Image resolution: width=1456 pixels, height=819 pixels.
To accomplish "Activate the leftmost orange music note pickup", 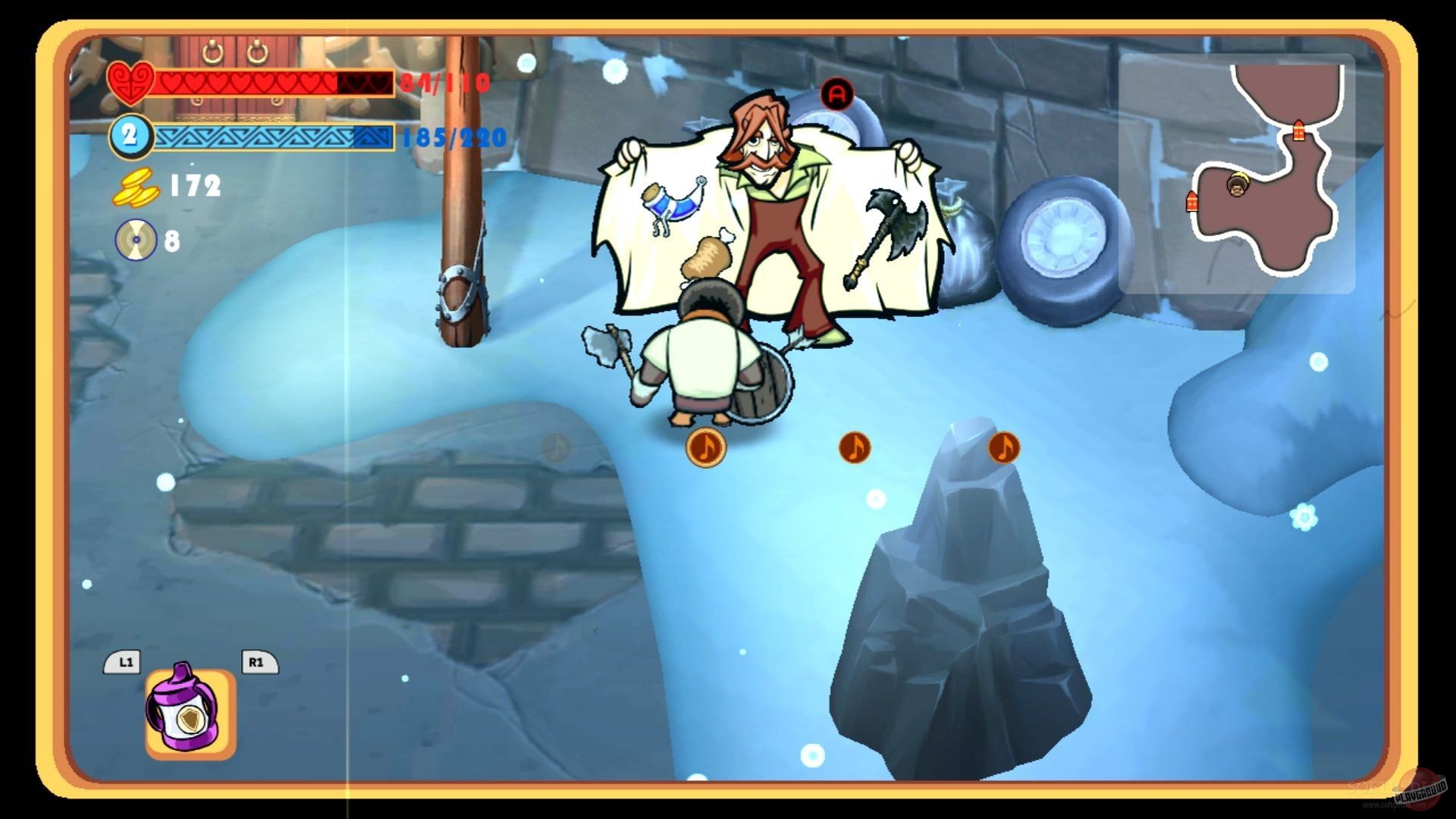I will (x=704, y=447).
